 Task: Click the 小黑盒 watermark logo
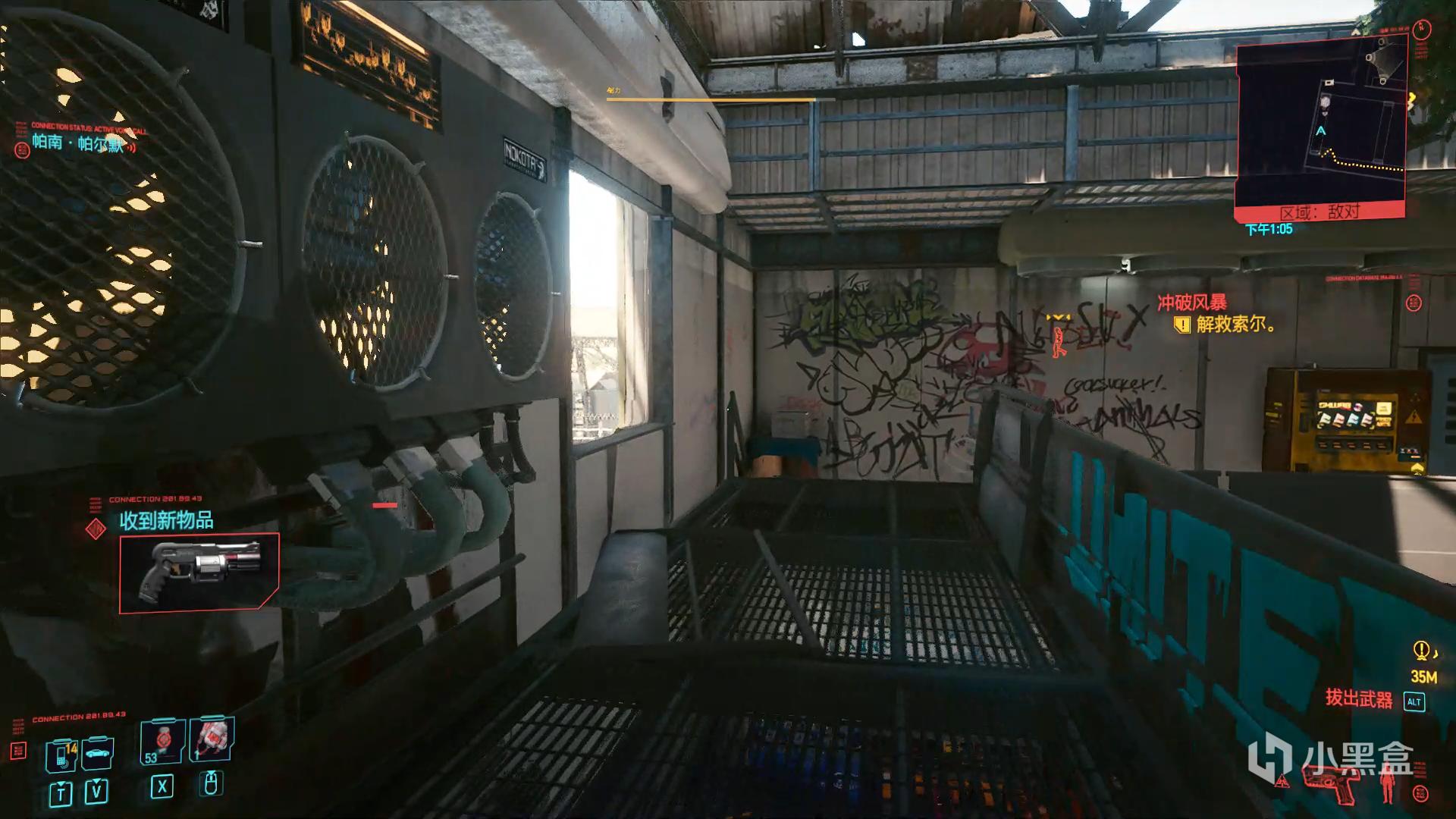1331,758
